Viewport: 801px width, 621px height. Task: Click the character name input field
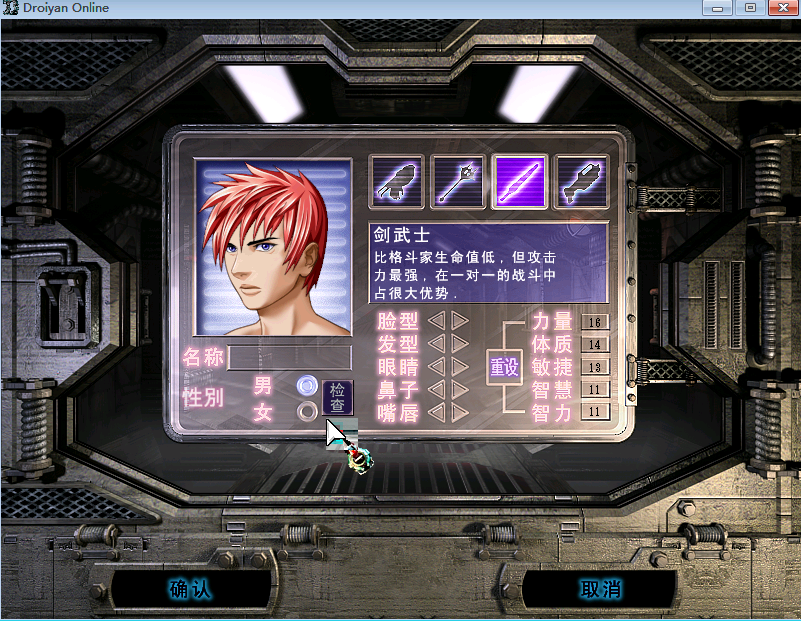tap(290, 357)
